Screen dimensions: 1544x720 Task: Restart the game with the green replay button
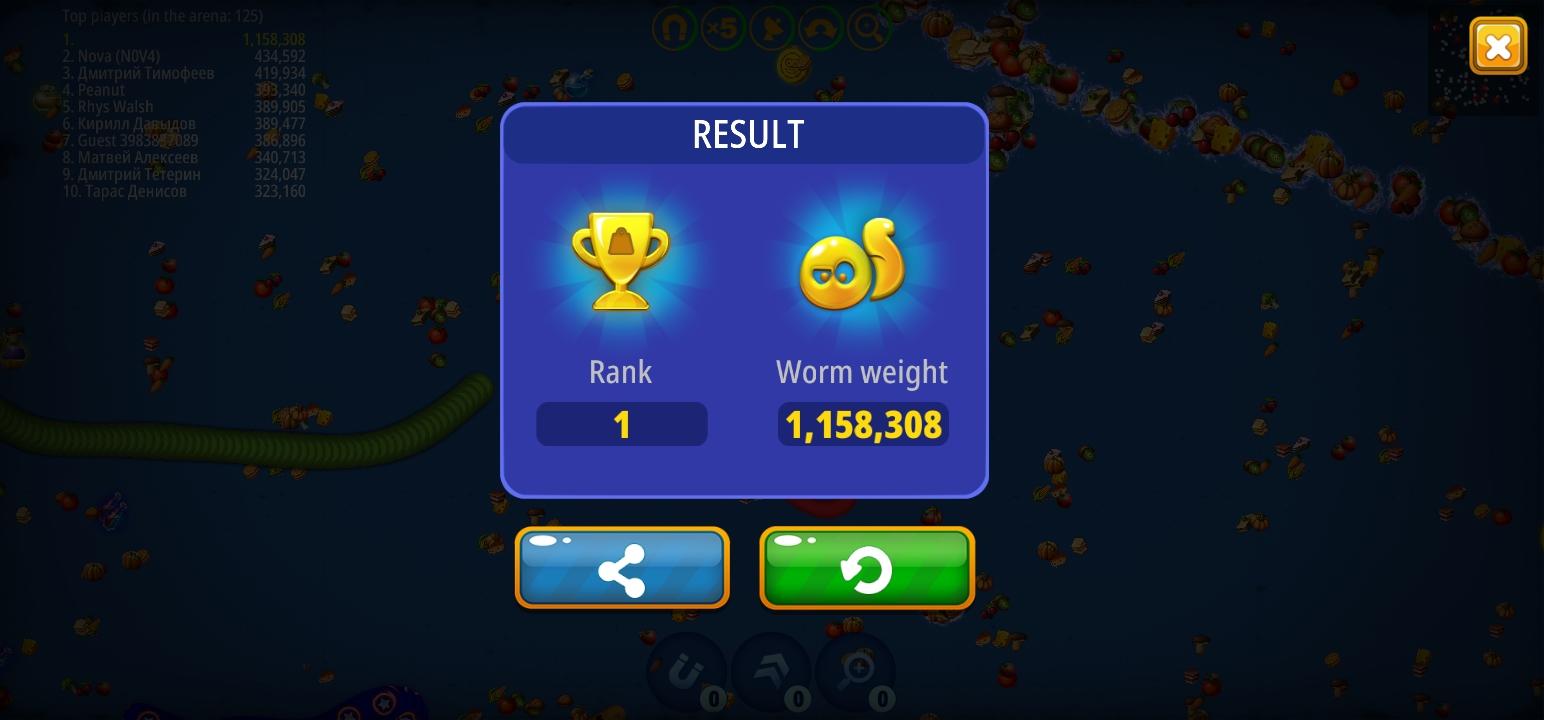(x=866, y=567)
